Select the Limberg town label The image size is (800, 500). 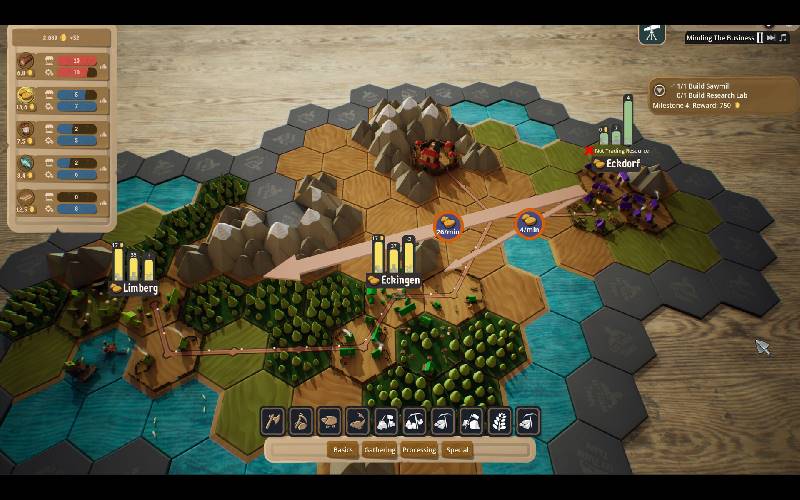[x=135, y=289]
